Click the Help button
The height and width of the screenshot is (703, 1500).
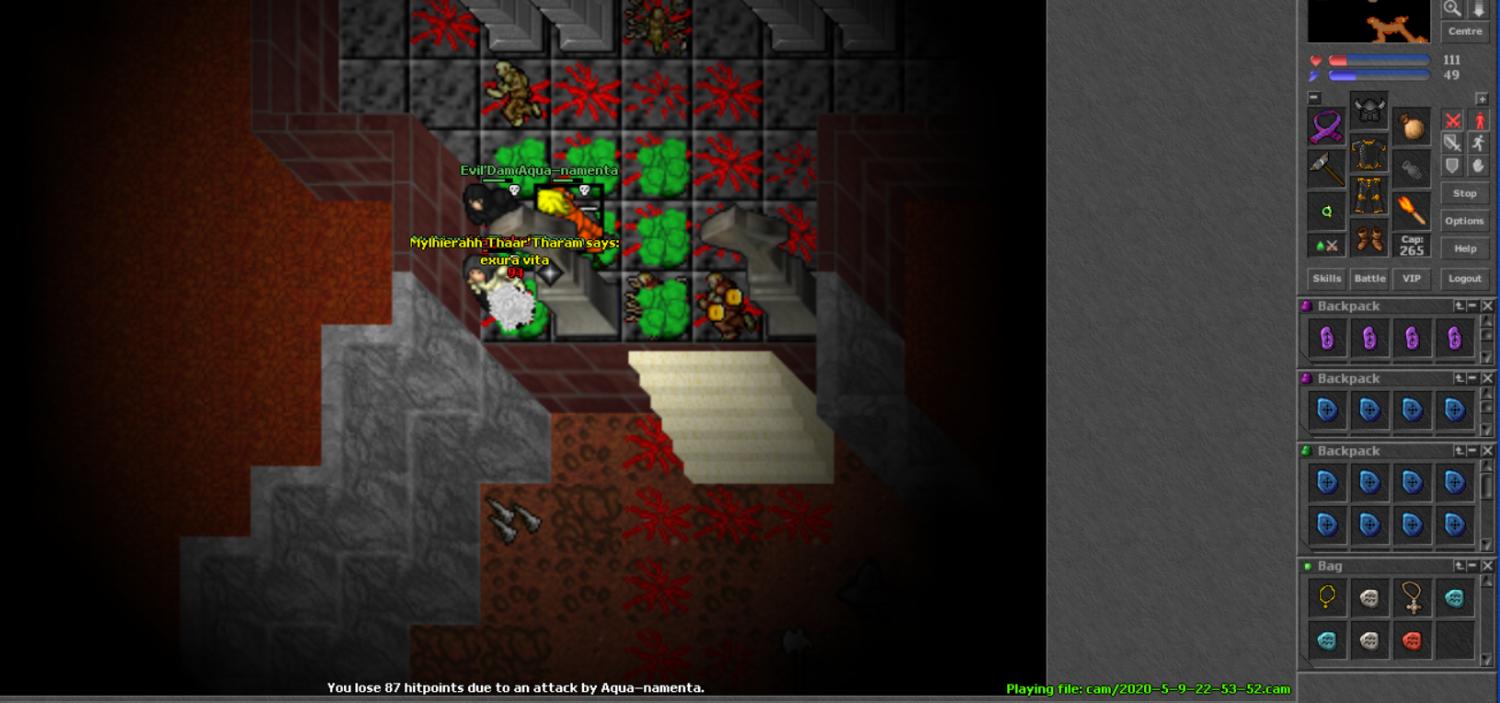pos(1464,248)
